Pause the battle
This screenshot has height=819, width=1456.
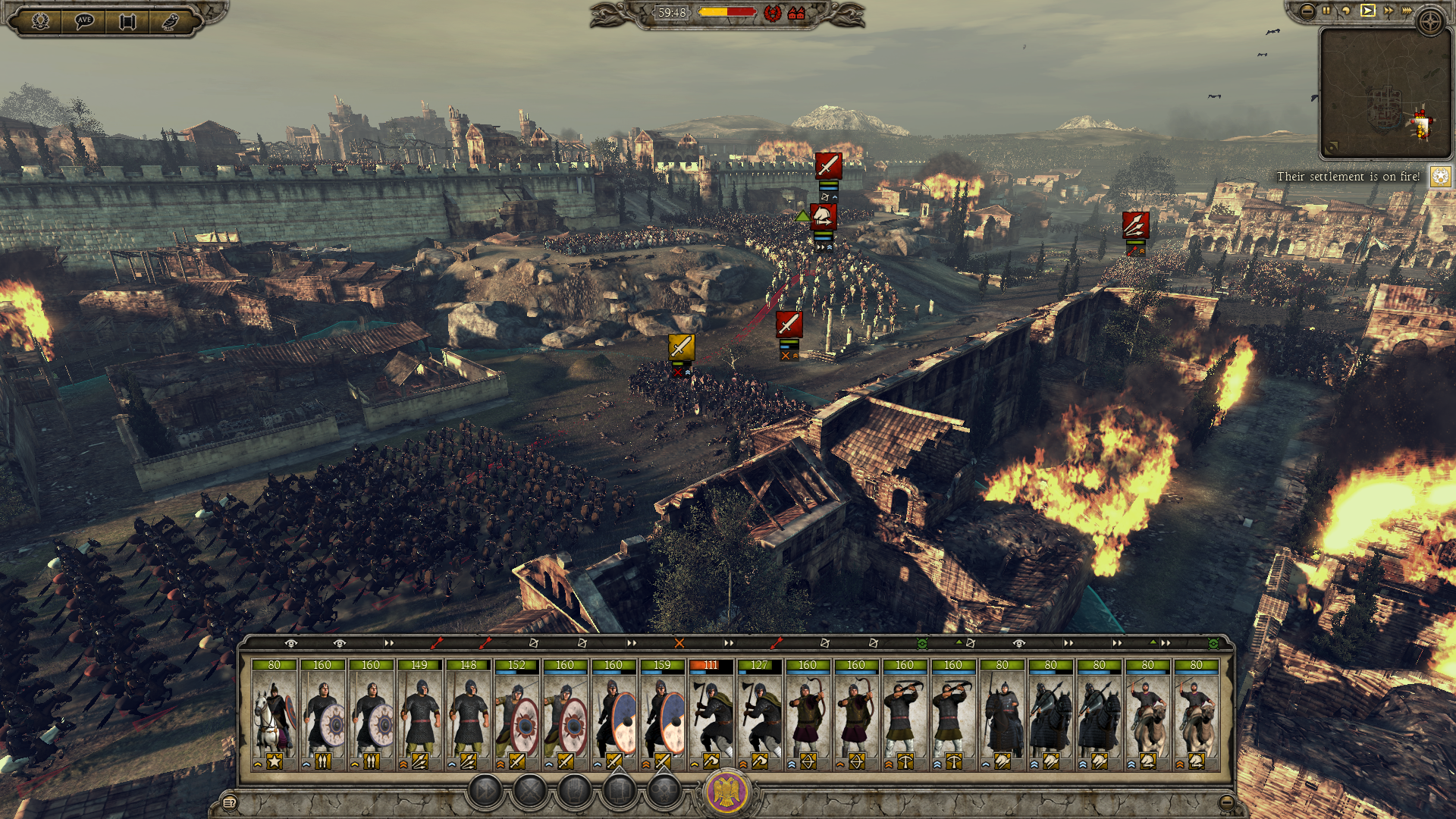click(x=1326, y=11)
